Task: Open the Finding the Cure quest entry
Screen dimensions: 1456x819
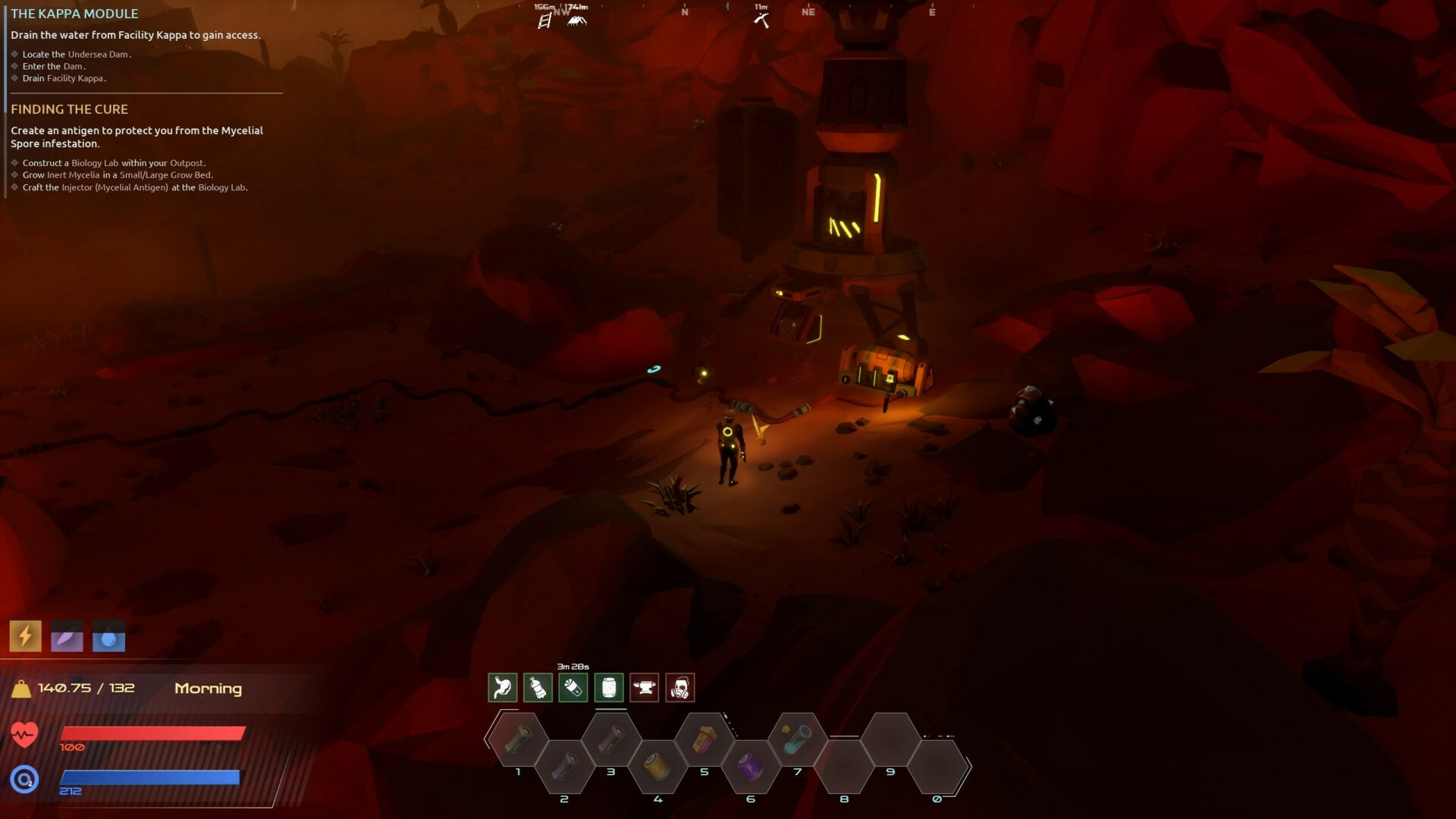Action: click(69, 109)
